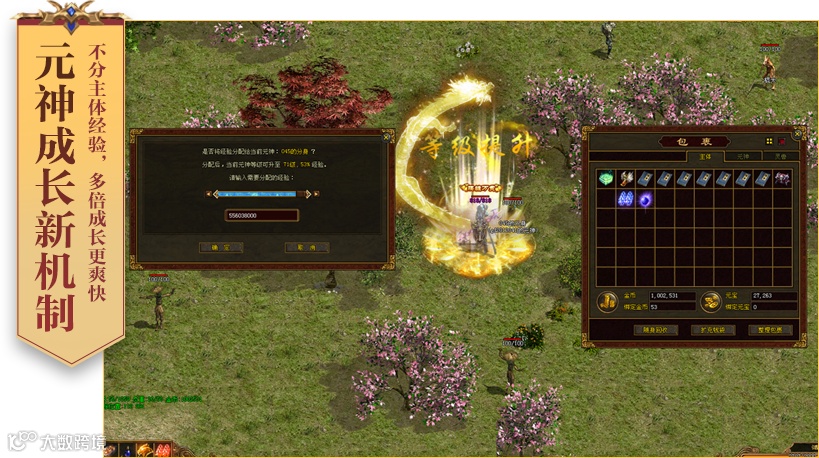Click the 整理包裹 sort bag button
The image size is (819, 458).
tap(769, 330)
